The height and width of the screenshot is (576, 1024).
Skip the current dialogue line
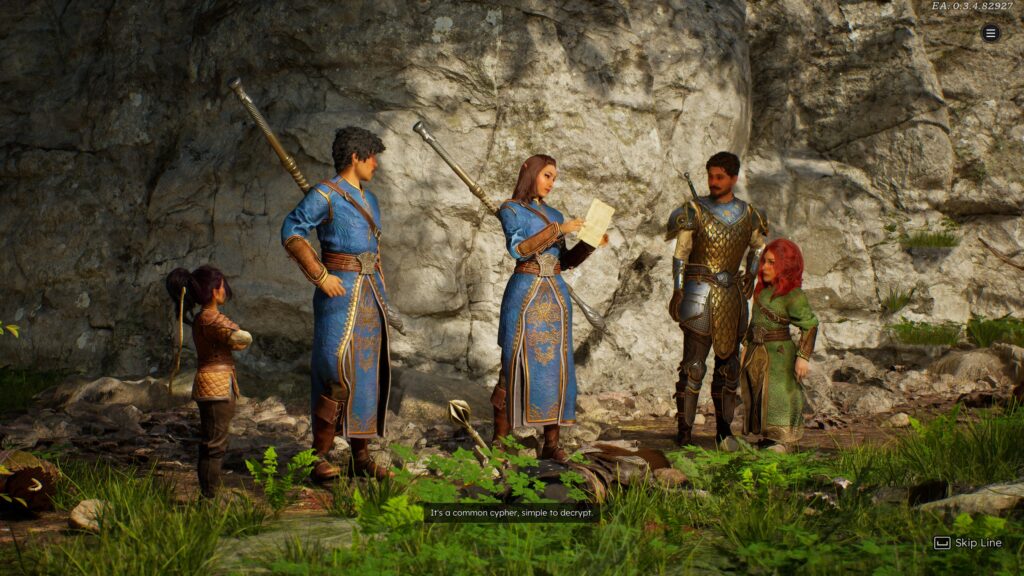(967, 543)
